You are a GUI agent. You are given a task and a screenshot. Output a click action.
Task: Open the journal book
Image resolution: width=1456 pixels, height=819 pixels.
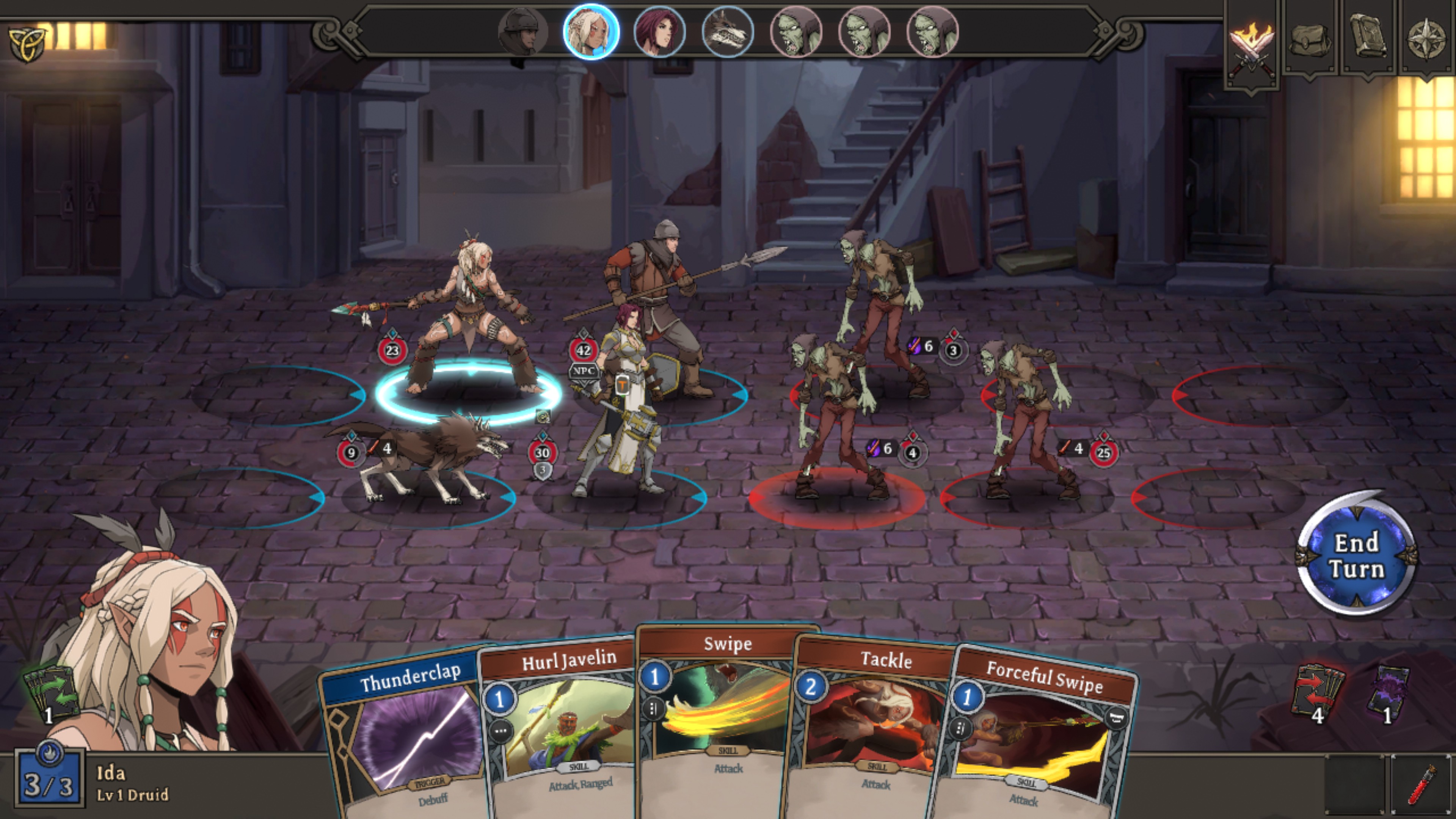click(x=1368, y=37)
